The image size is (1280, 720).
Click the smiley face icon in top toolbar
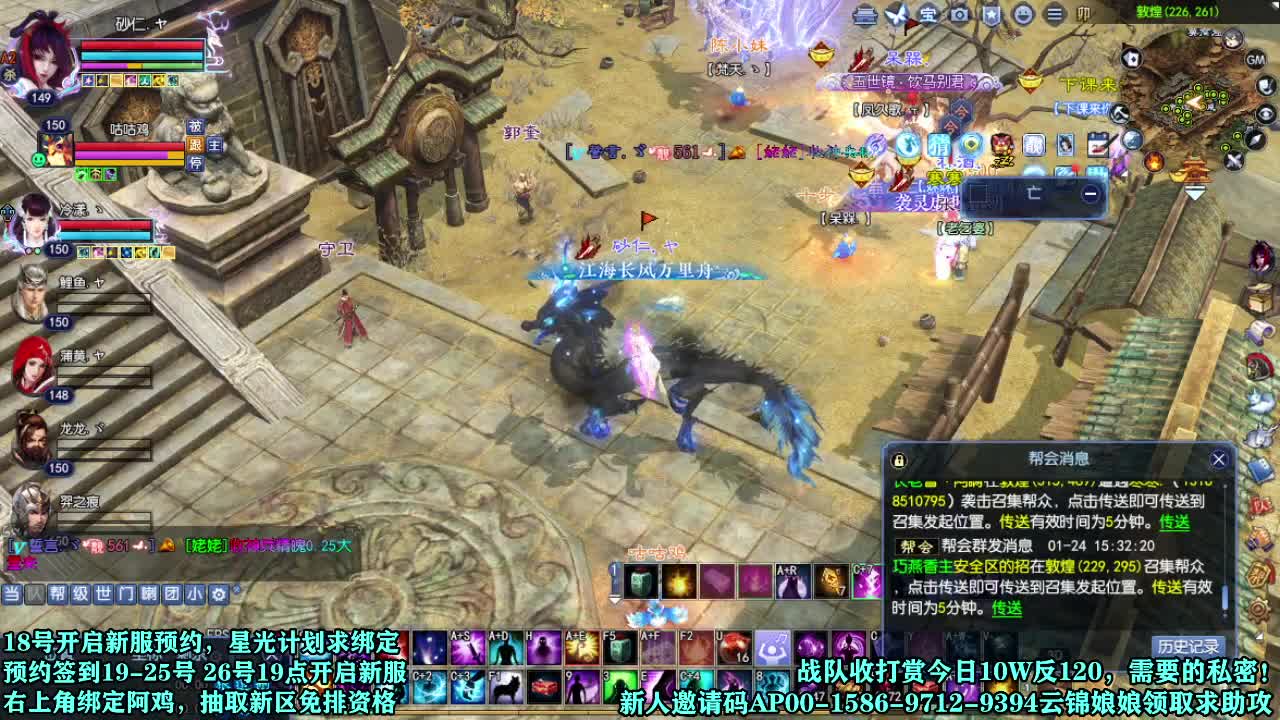(x=1024, y=14)
